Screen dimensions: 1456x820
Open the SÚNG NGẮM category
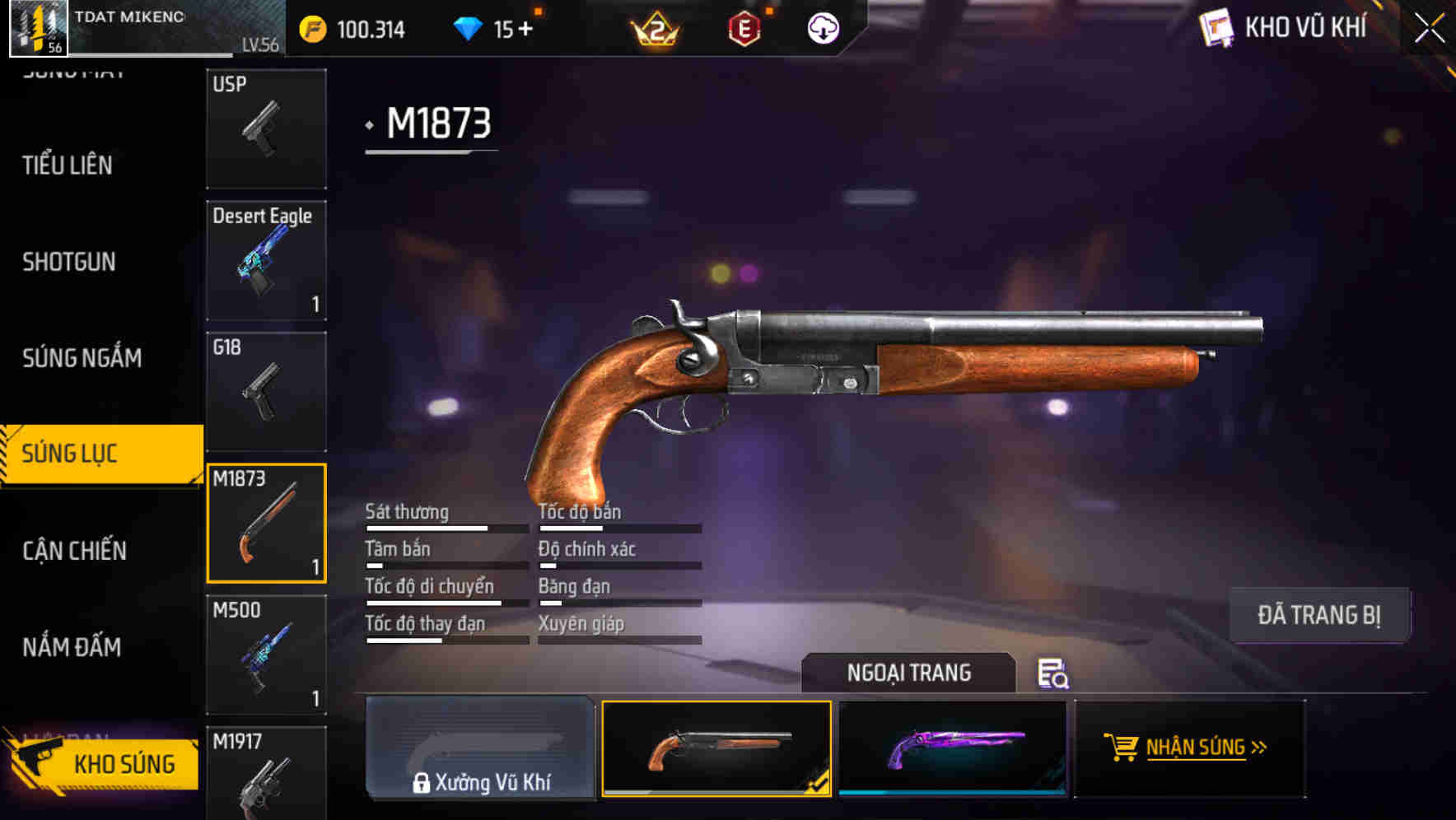click(x=82, y=358)
